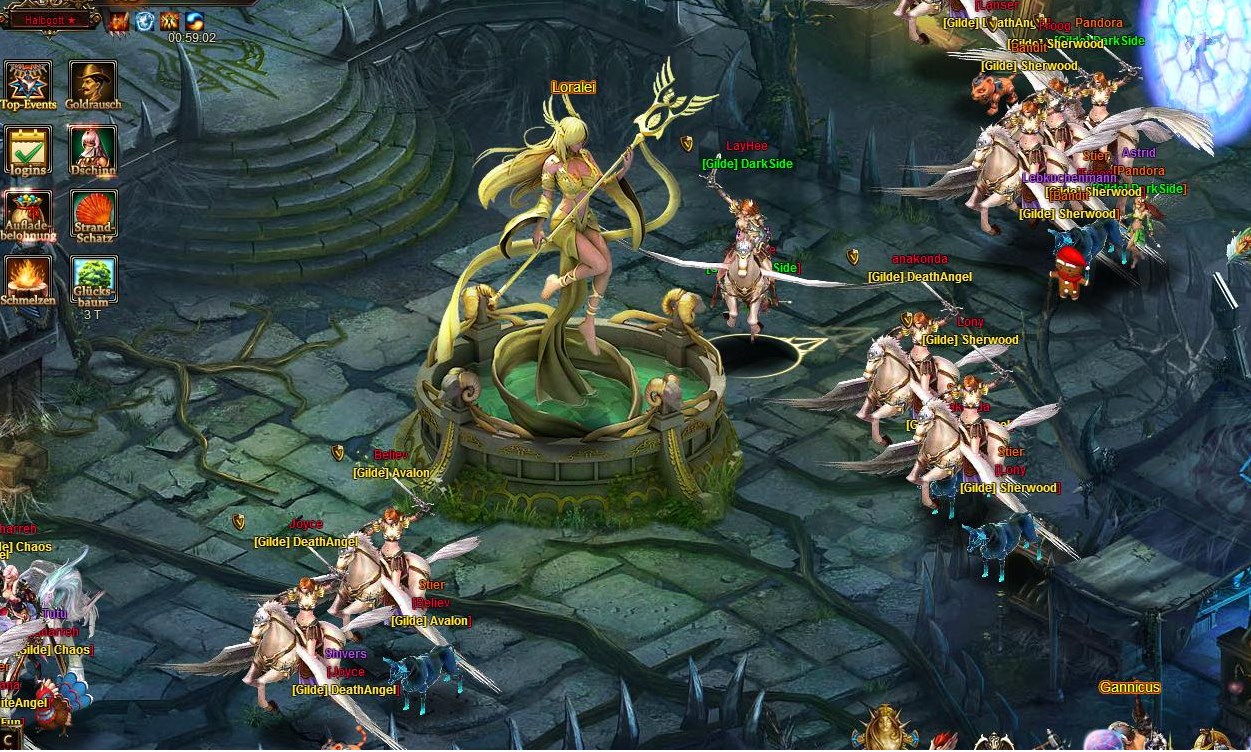The image size is (1251, 752).
Task: Open the logins calendar reward
Action: click(27, 150)
